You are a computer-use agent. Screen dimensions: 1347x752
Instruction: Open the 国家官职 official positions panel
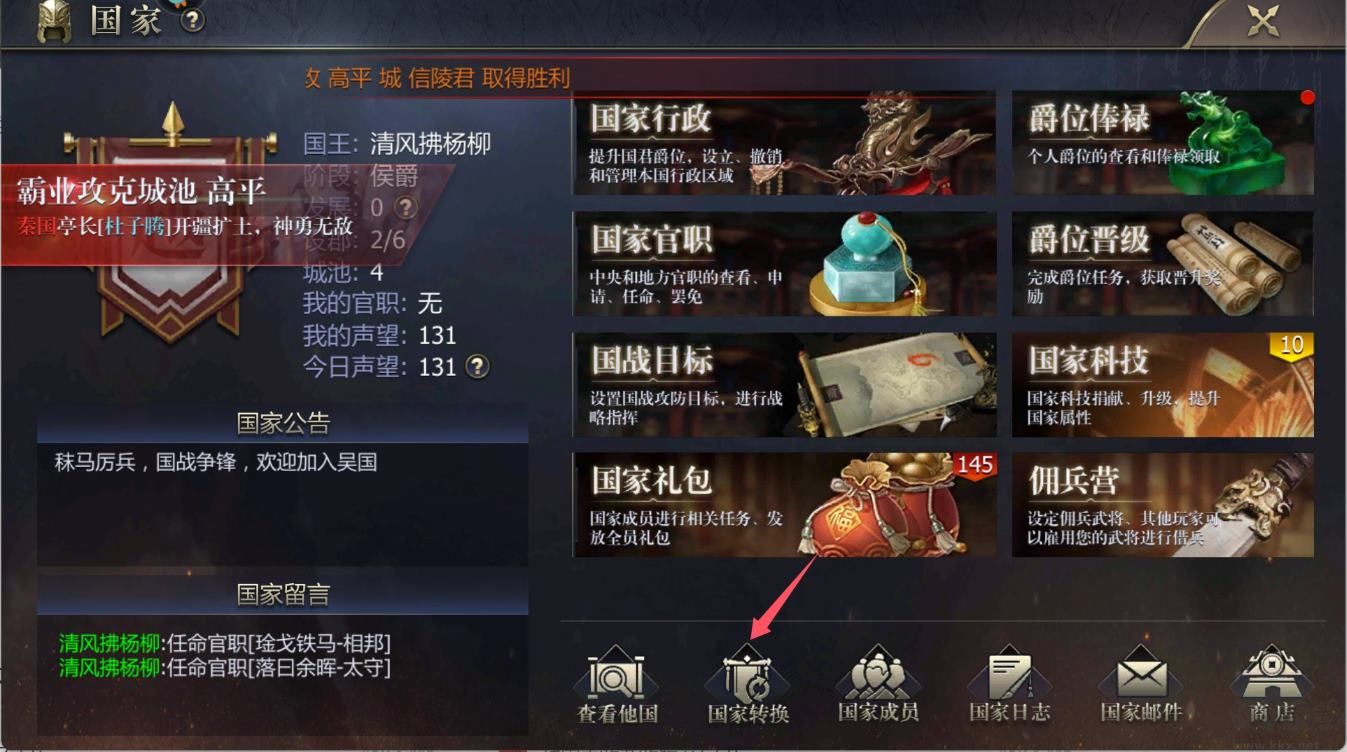[x=783, y=262]
